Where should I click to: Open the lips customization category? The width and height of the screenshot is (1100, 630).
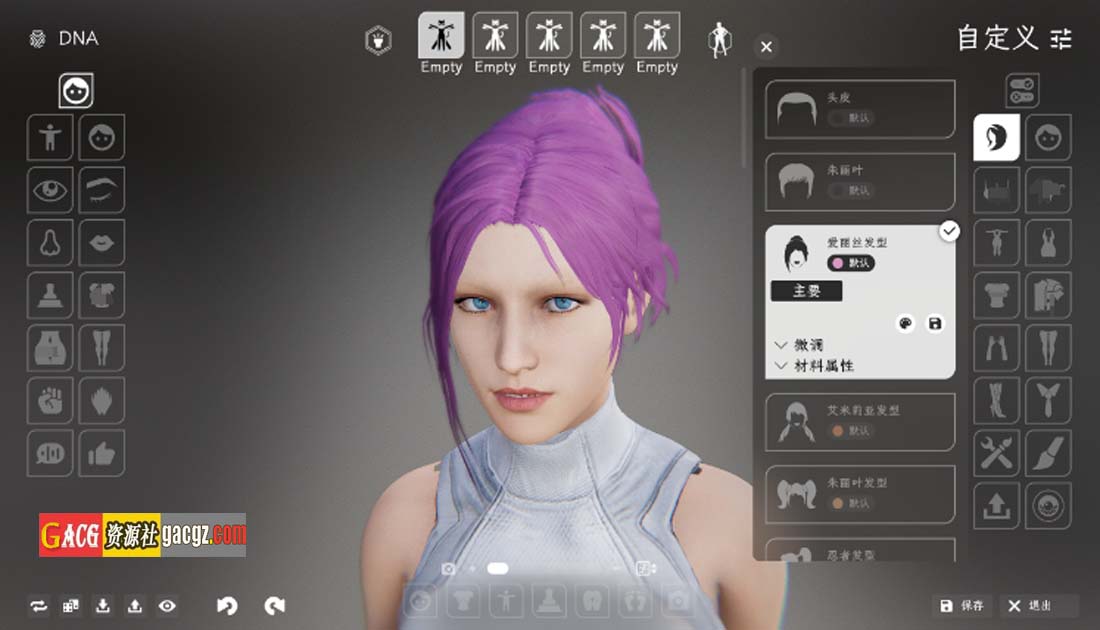tap(102, 241)
